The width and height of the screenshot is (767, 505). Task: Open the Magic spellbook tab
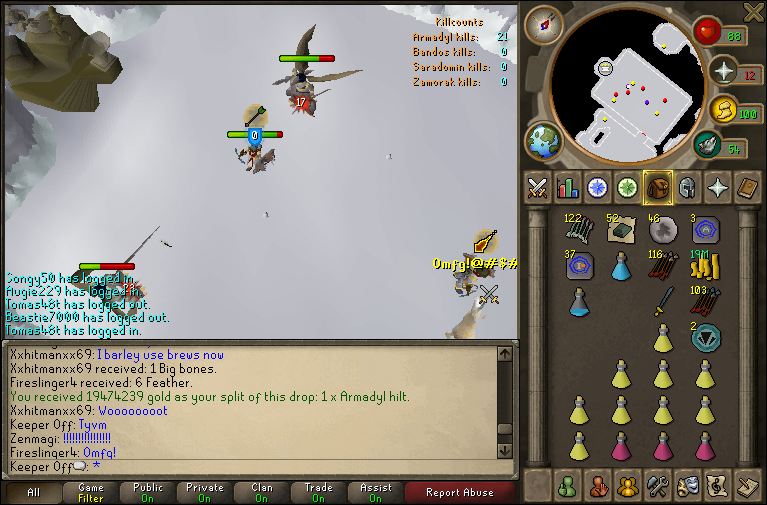pos(747,187)
